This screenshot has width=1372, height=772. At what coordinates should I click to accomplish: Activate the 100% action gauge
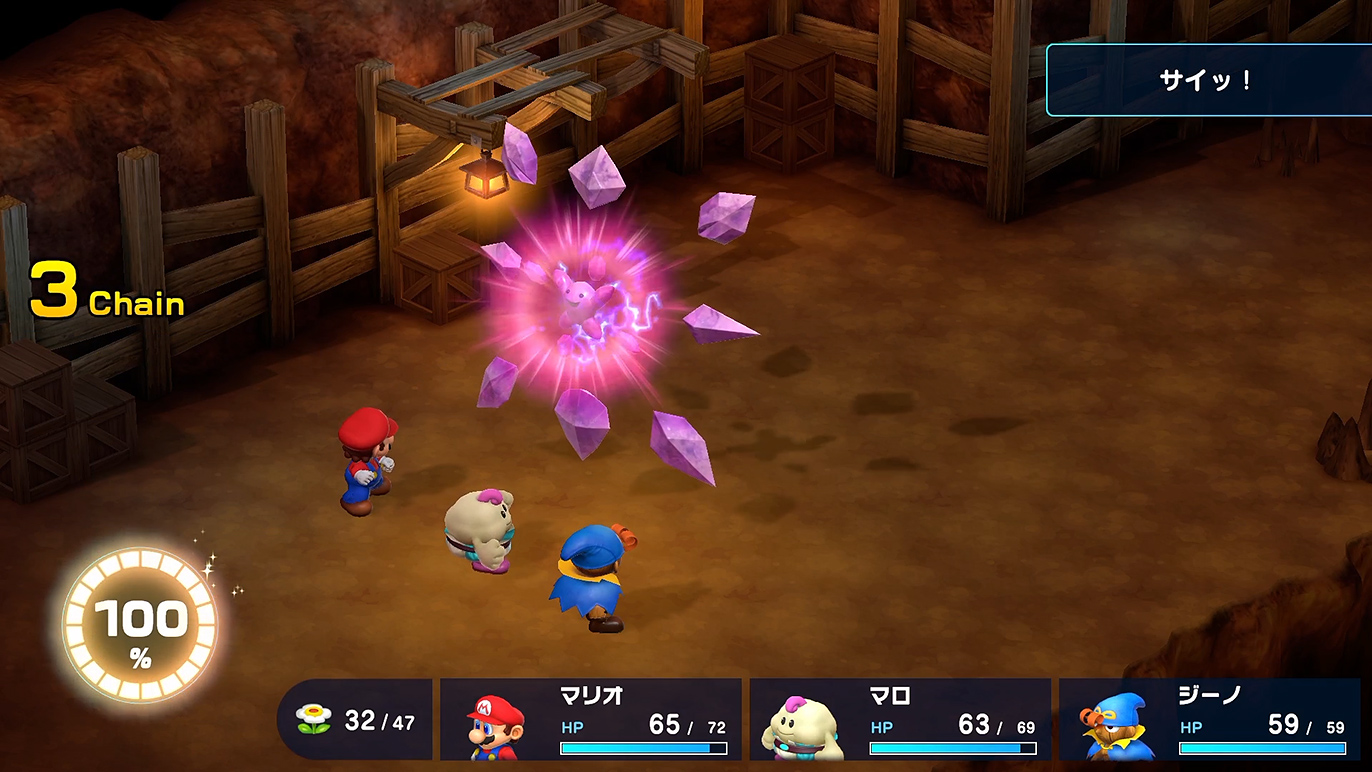point(140,626)
